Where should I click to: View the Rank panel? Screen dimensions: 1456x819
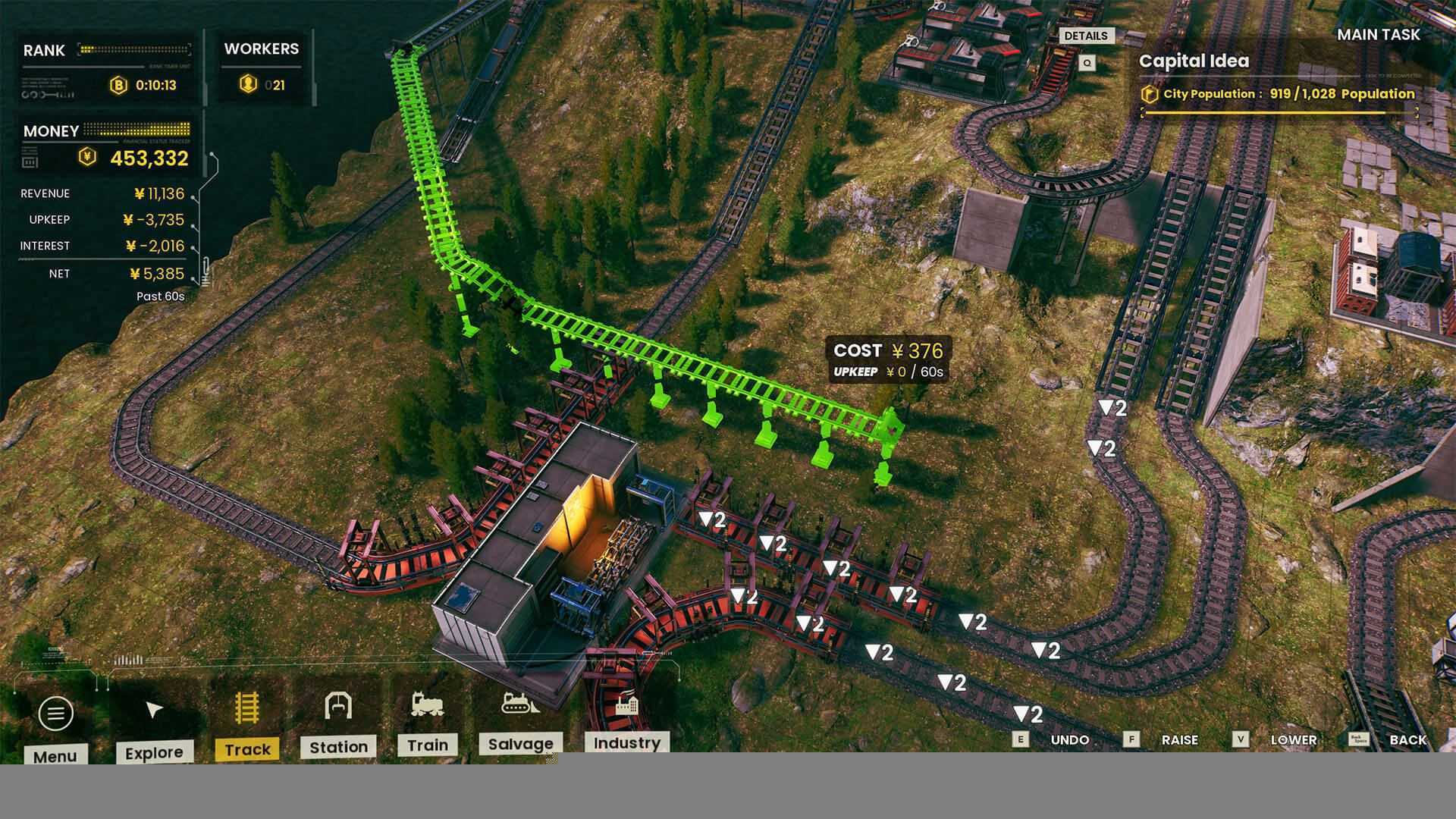(x=106, y=67)
